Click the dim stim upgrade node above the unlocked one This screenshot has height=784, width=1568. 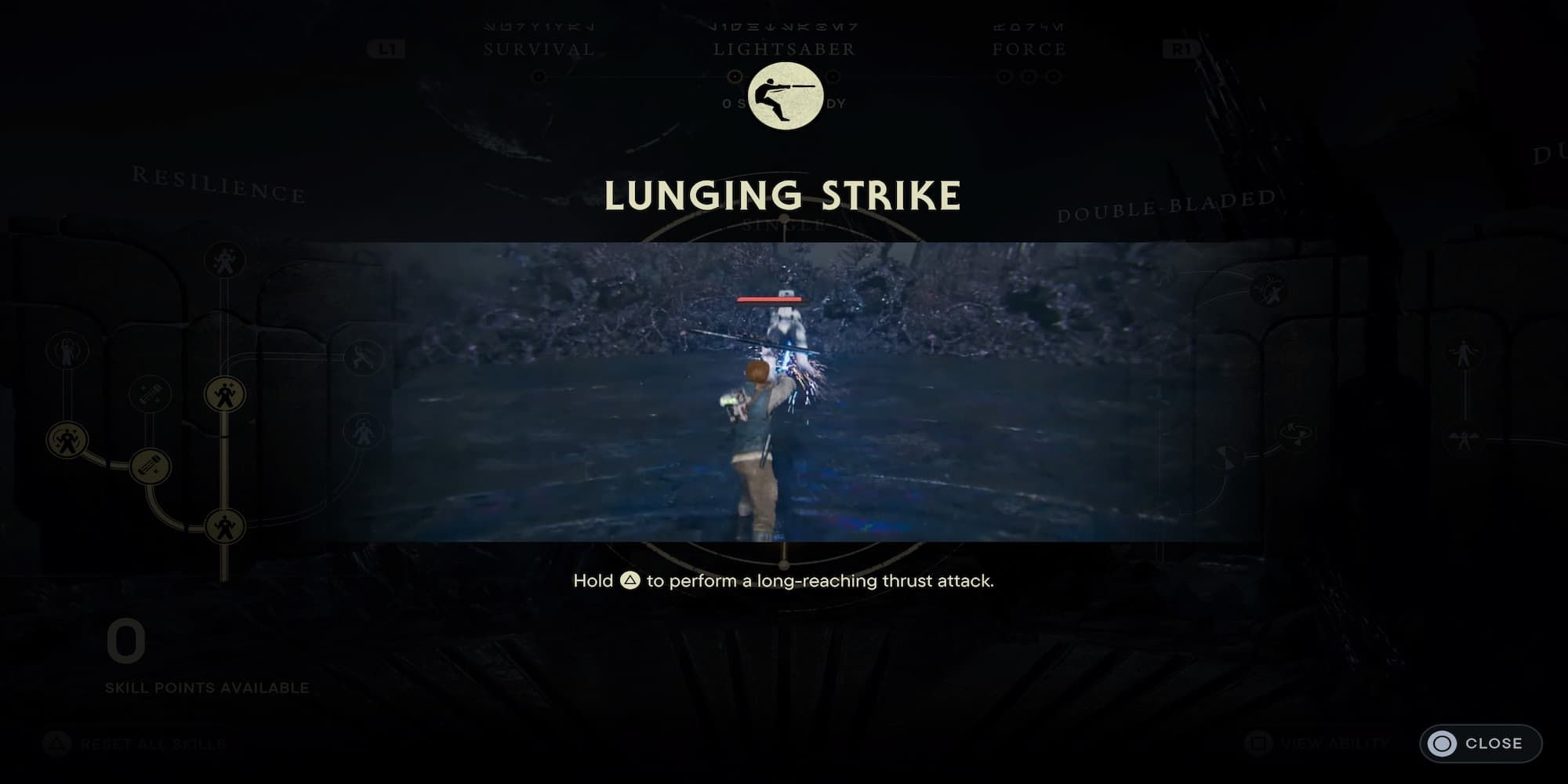click(x=151, y=394)
